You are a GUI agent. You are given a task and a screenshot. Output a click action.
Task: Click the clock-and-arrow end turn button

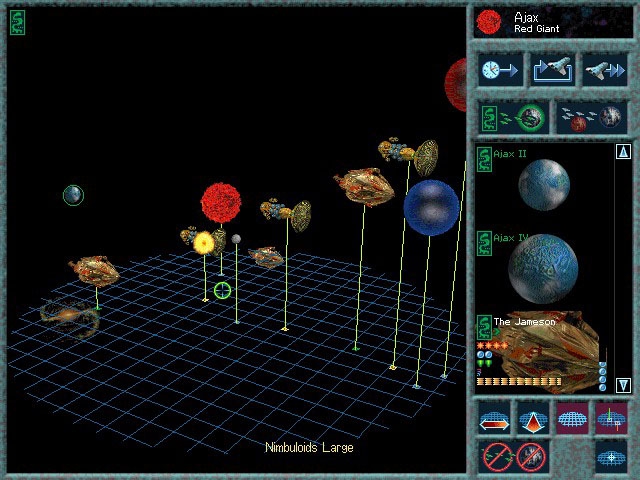pos(498,70)
